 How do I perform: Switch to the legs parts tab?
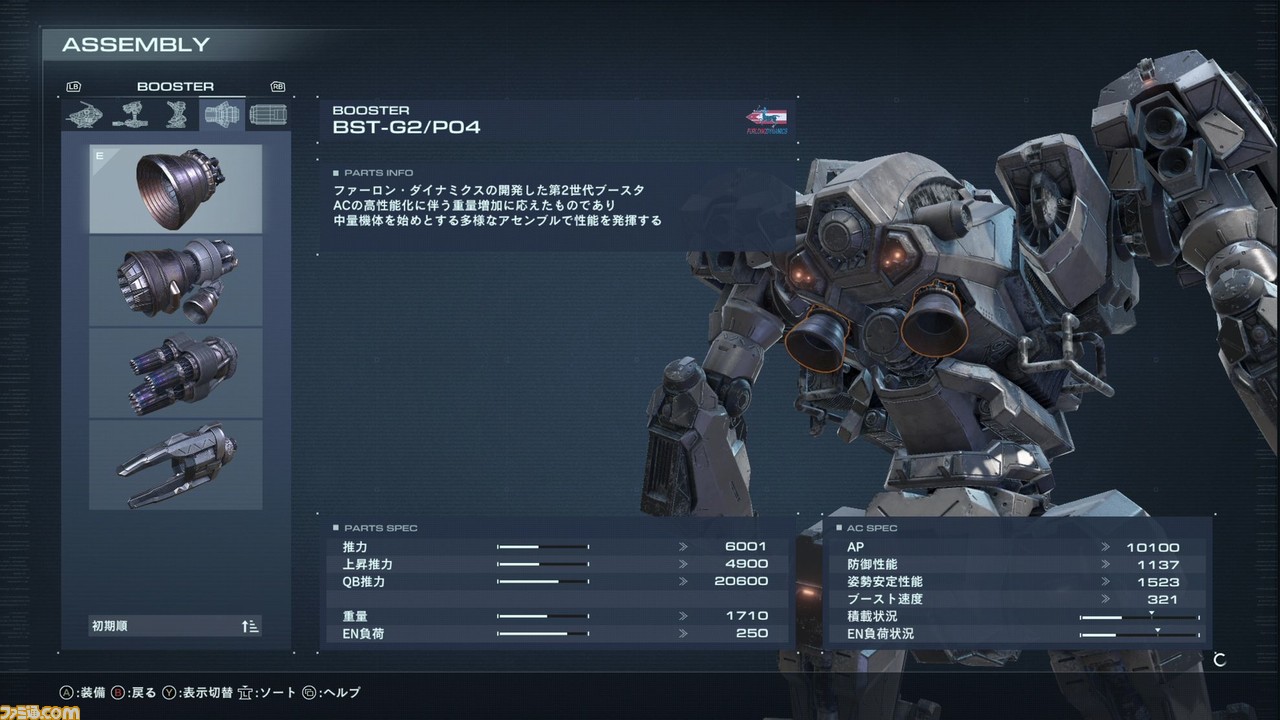coord(176,115)
